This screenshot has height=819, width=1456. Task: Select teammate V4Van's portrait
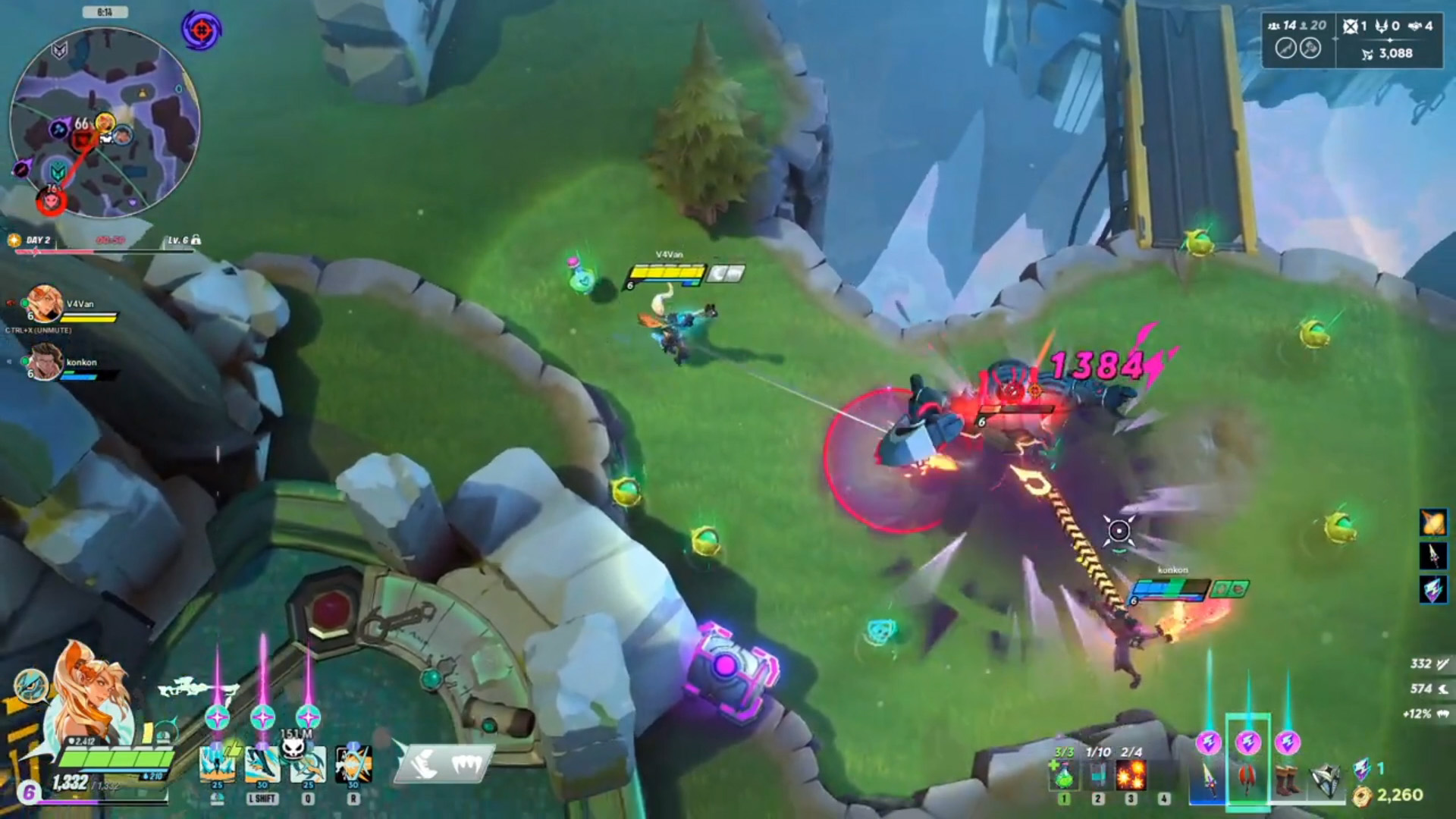44,303
